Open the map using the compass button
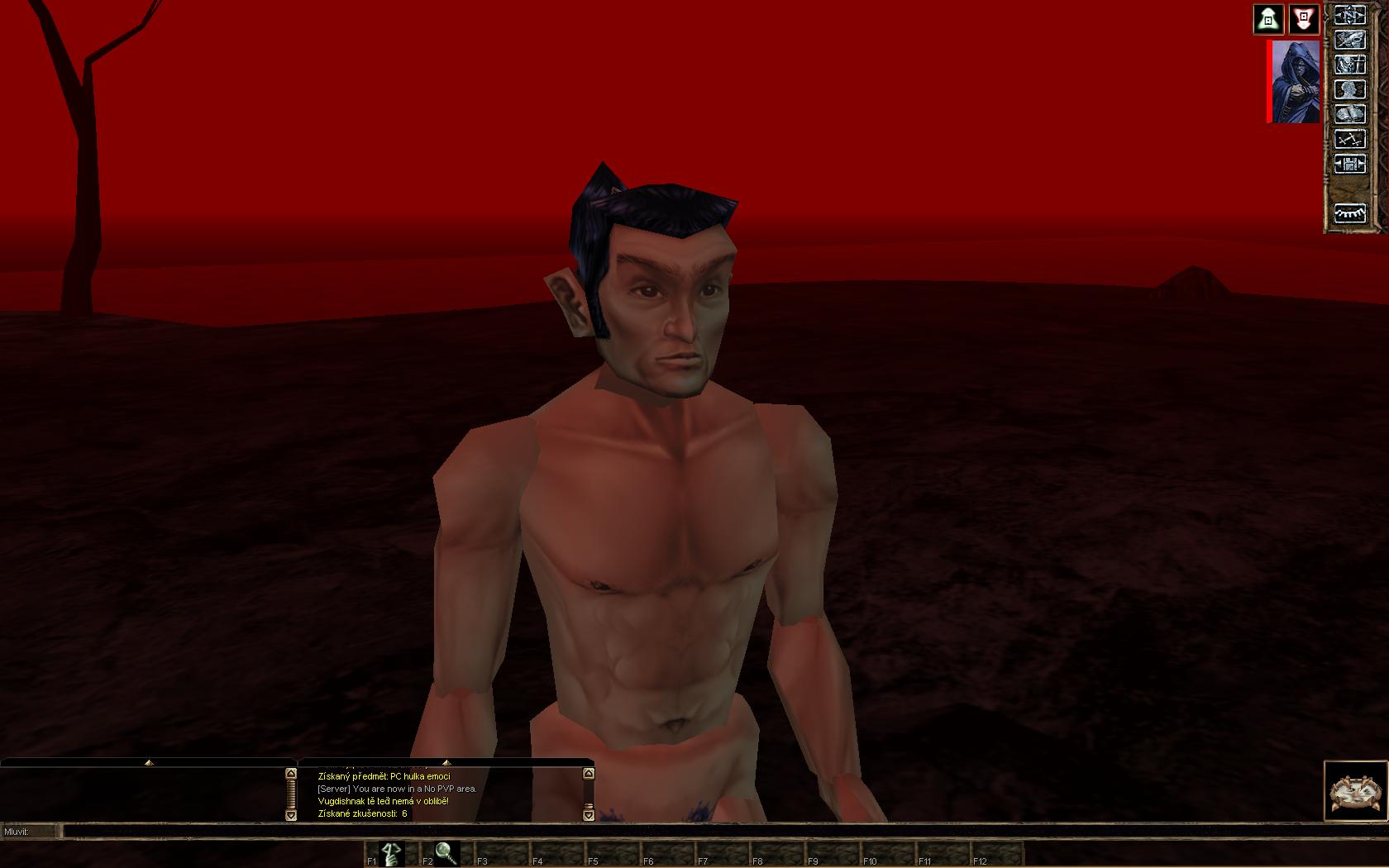This screenshot has height=868, width=1389. (x=1349, y=15)
